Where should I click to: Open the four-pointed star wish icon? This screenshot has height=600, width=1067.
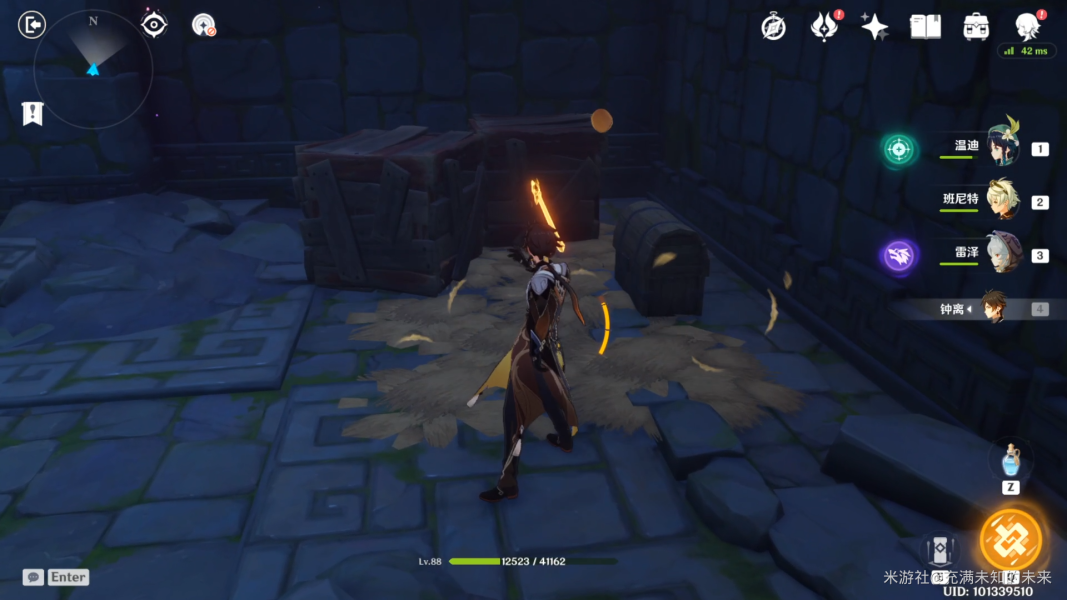[874, 27]
